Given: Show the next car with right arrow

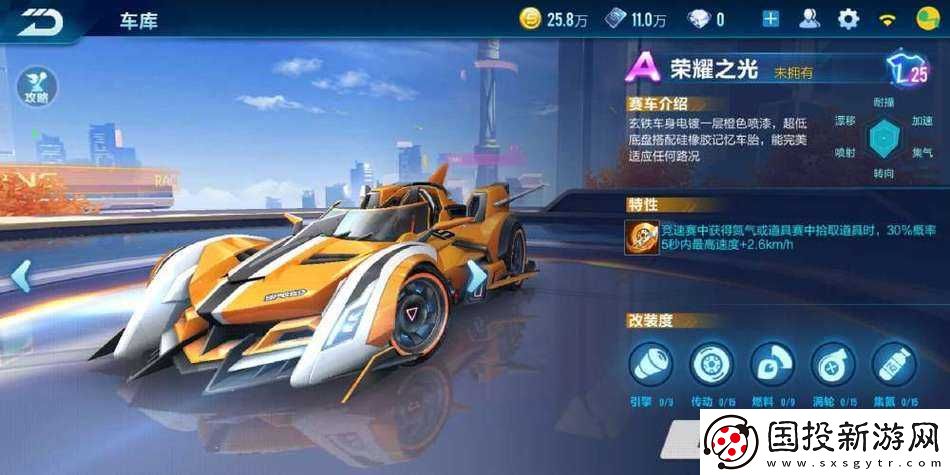Looking at the screenshot, I should (x=478, y=274).
